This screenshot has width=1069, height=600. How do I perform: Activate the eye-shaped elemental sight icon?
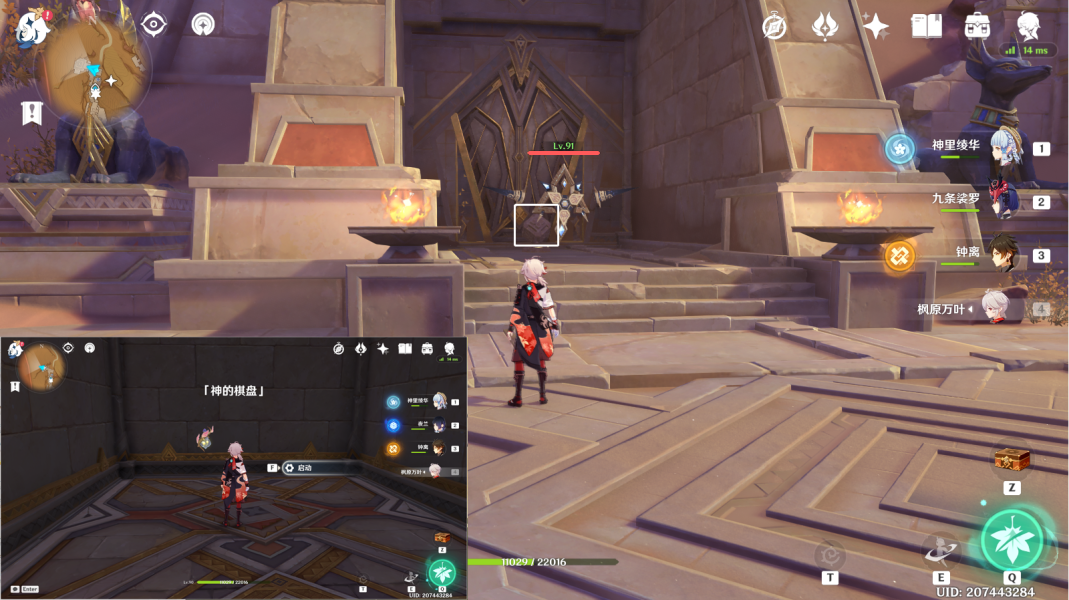tap(154, 24)
